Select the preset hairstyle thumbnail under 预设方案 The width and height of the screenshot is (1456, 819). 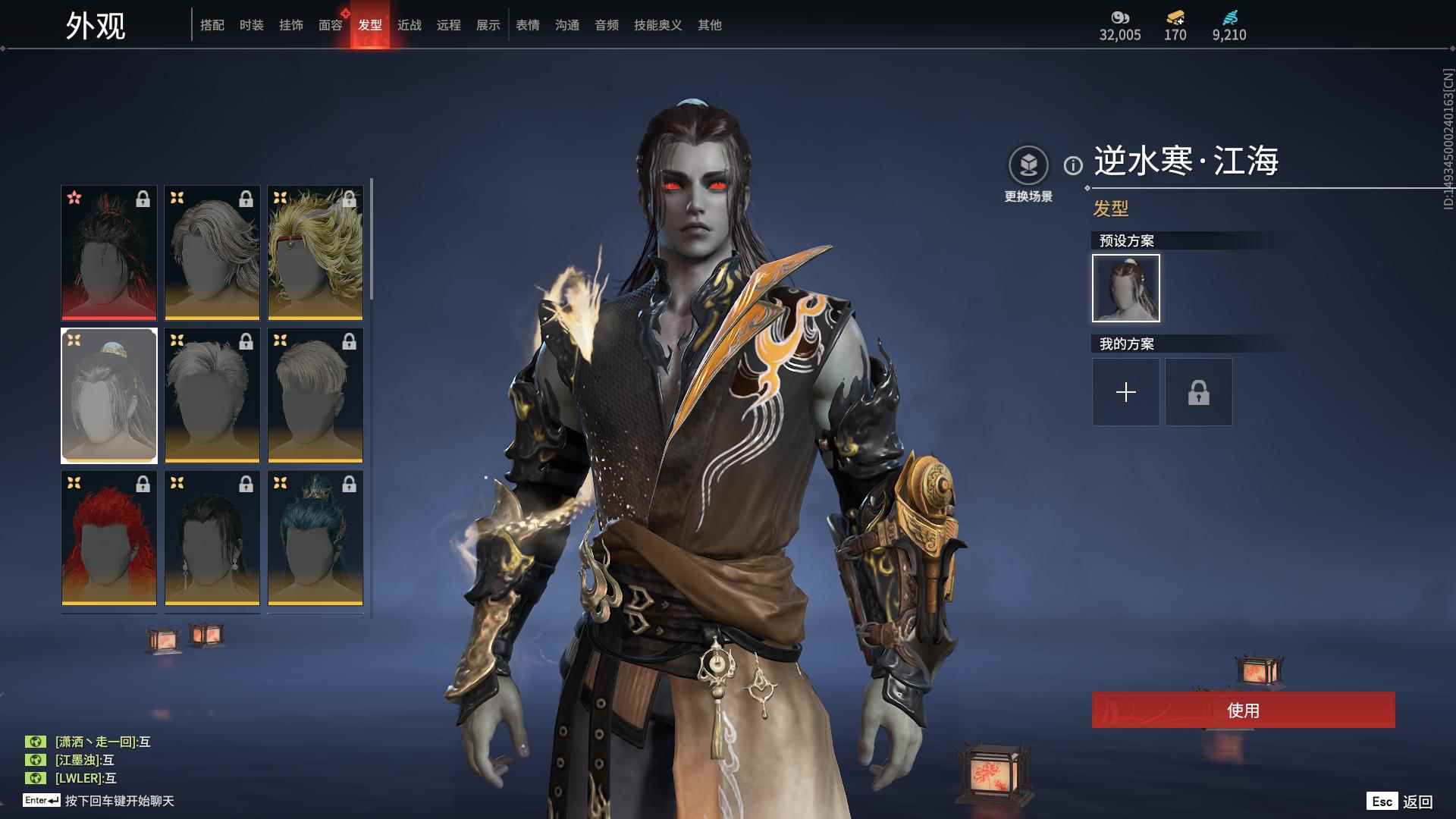pyautogui.click(x=1126, y=288)
